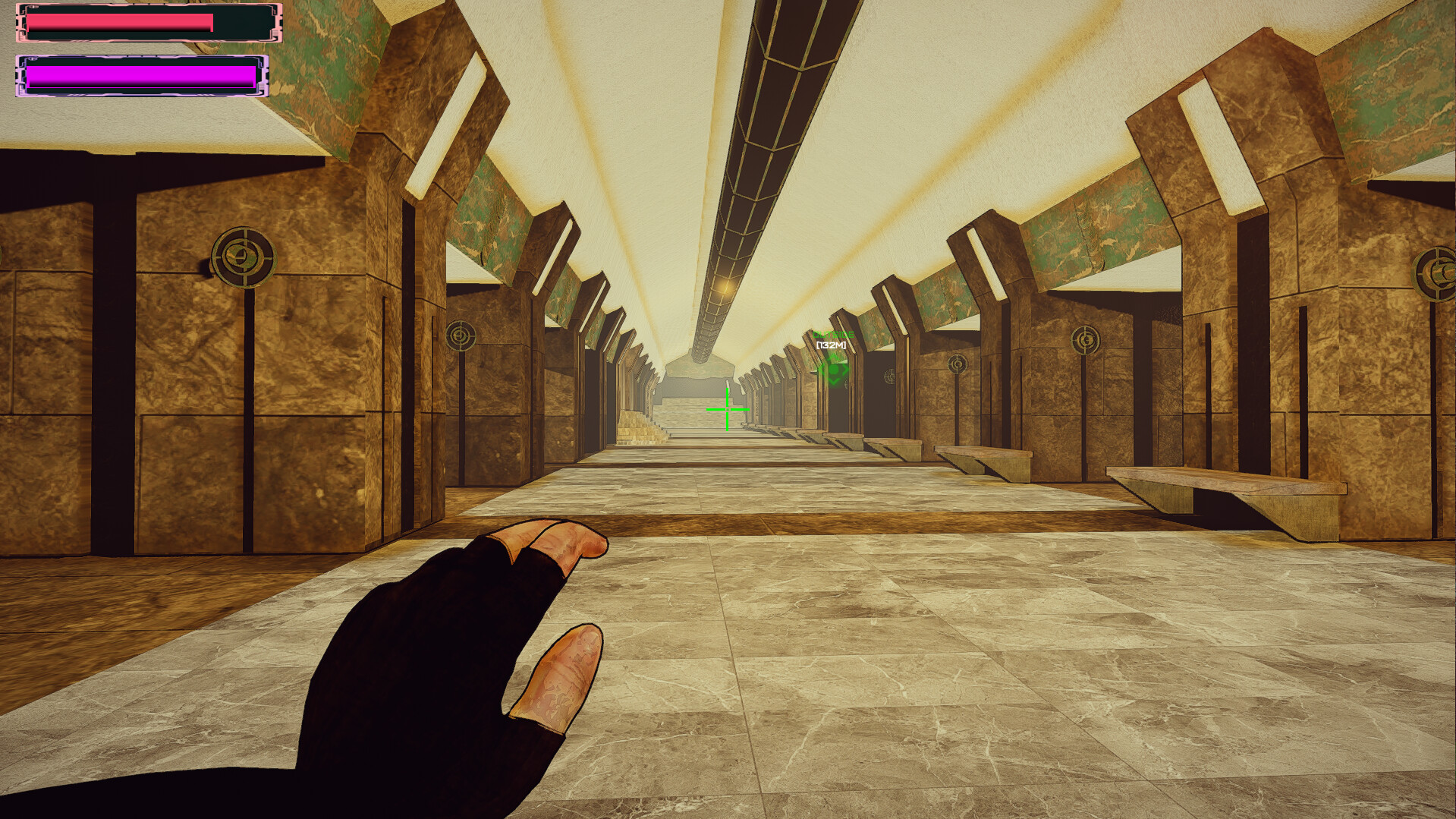This screenshot has width=1456, height=819.
Task: Click the circular dial emblem on the left wall
Action: pos(241,256)
